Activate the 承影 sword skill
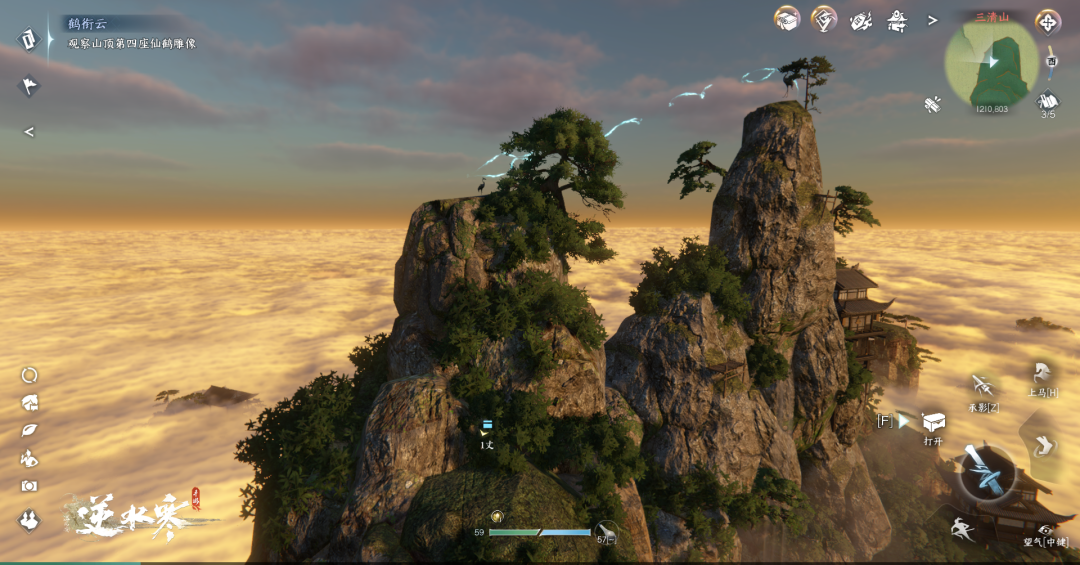 coord(982,386)
